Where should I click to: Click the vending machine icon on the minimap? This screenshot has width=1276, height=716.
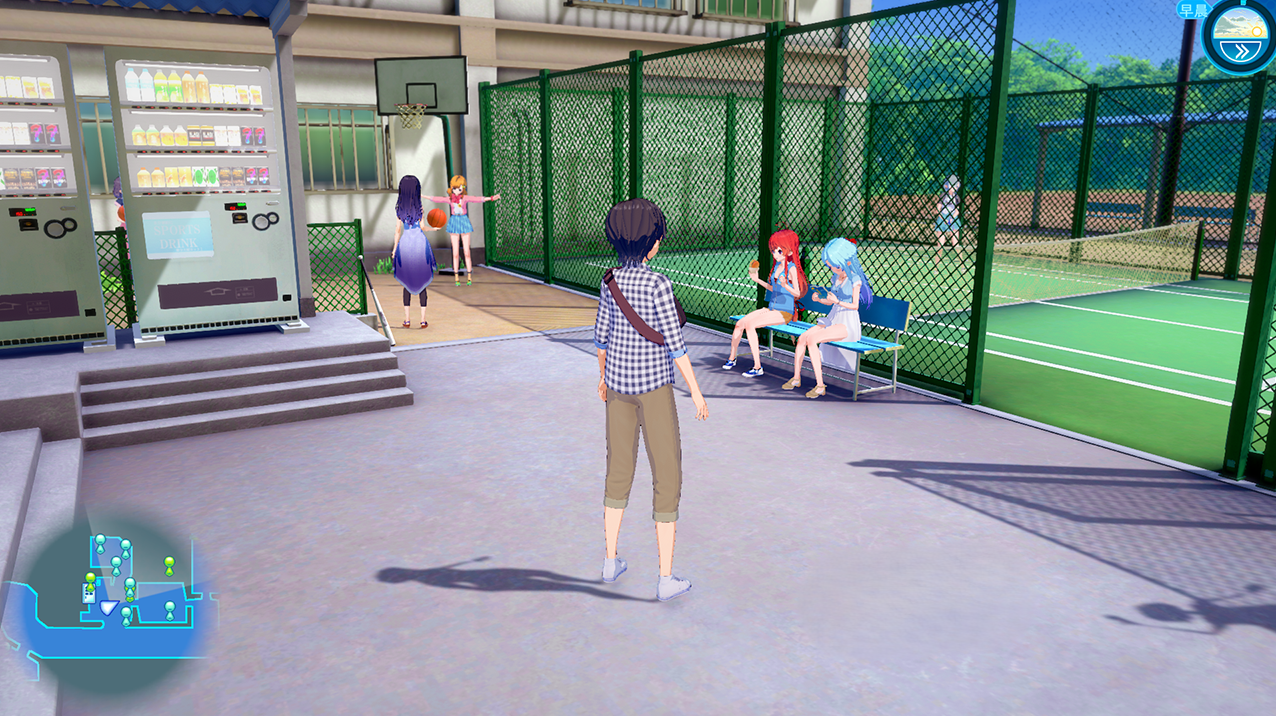(89, 594)
